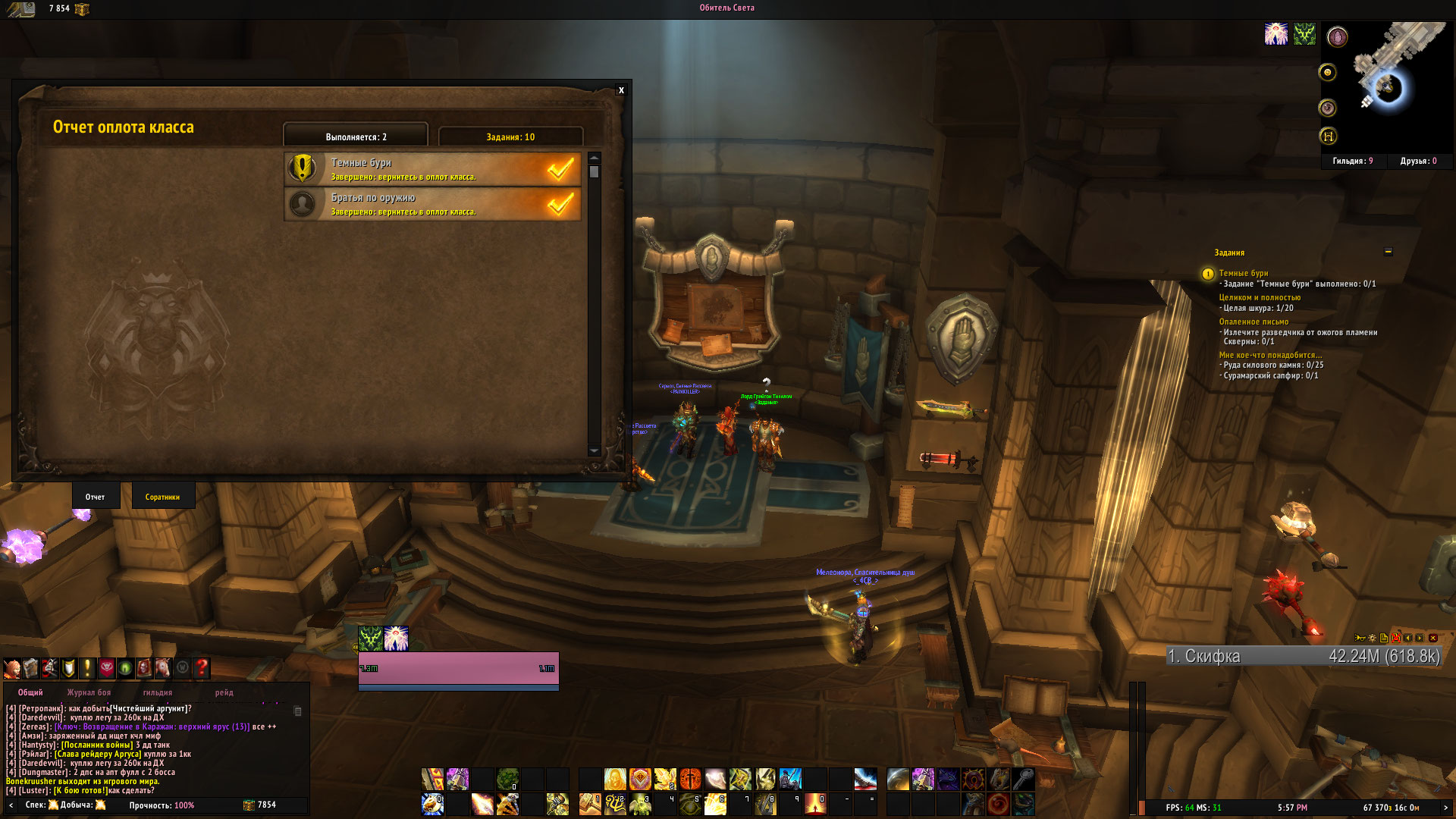1456x819 pixels.
Task: Use the hammer ability in slot 1
Action: [x=590, y=803]
